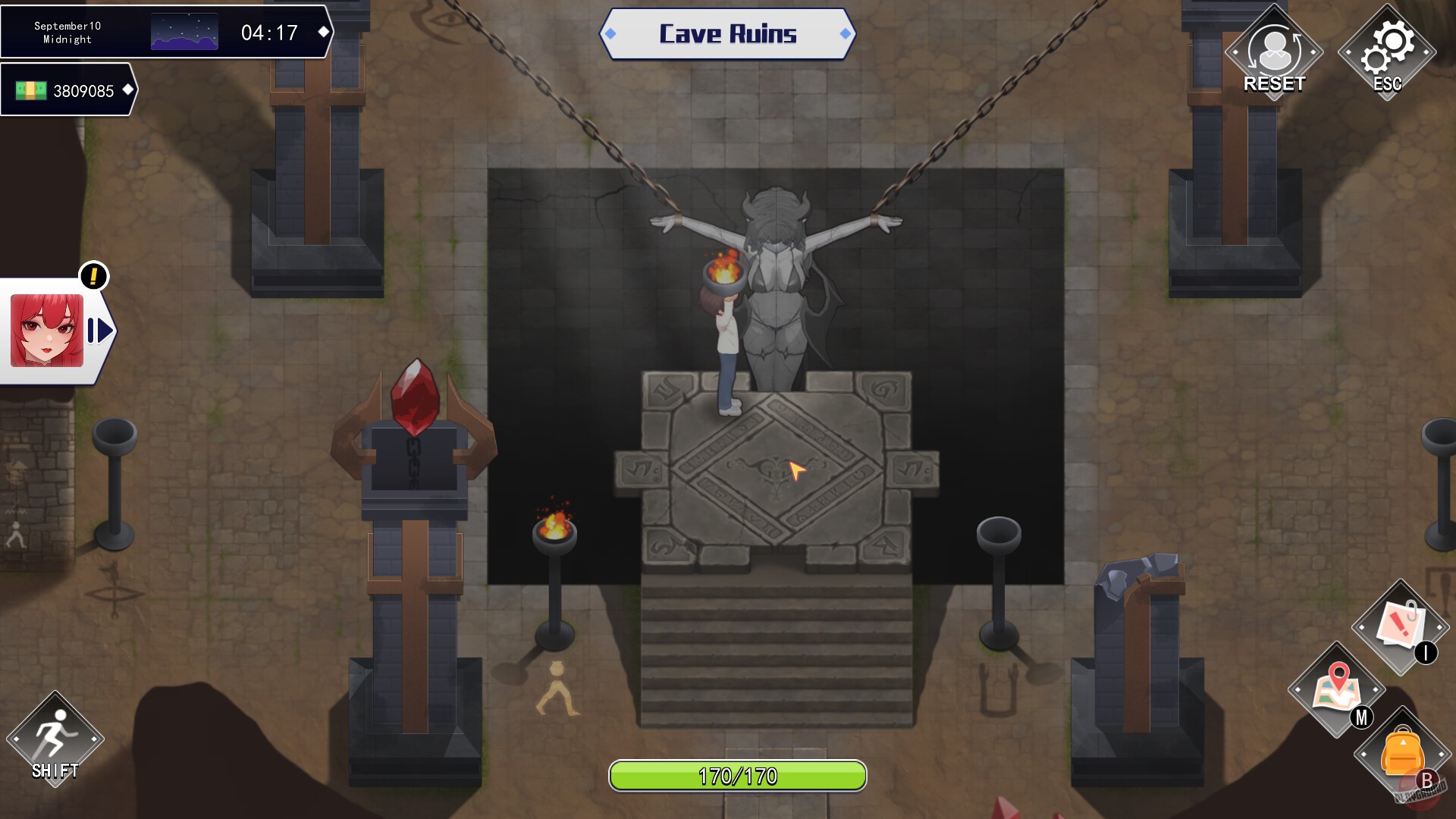Open the red-haired character portrait
This screenshot has height=819, width=1456.
click(x=45, y=329)
